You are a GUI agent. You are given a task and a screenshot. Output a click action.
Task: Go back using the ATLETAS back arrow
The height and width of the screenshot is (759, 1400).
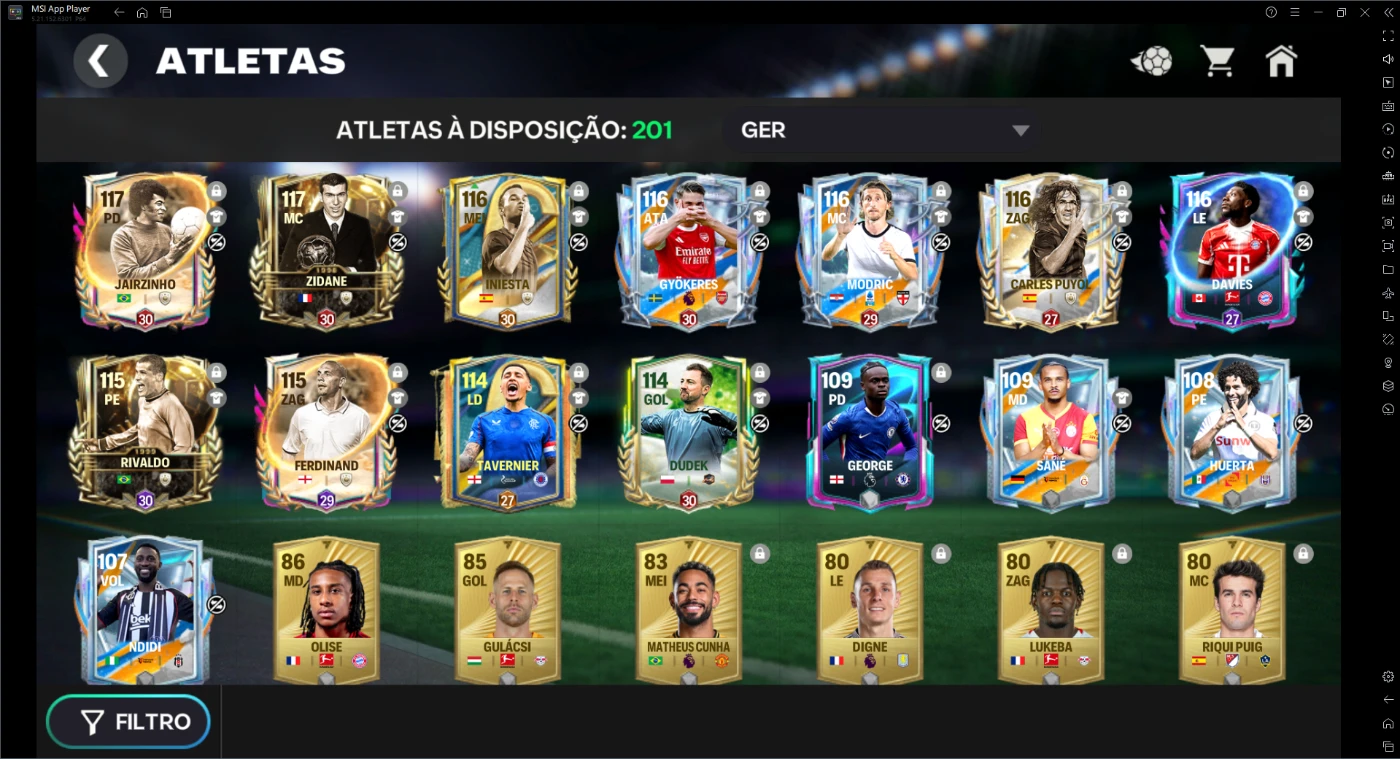point(100,60)
